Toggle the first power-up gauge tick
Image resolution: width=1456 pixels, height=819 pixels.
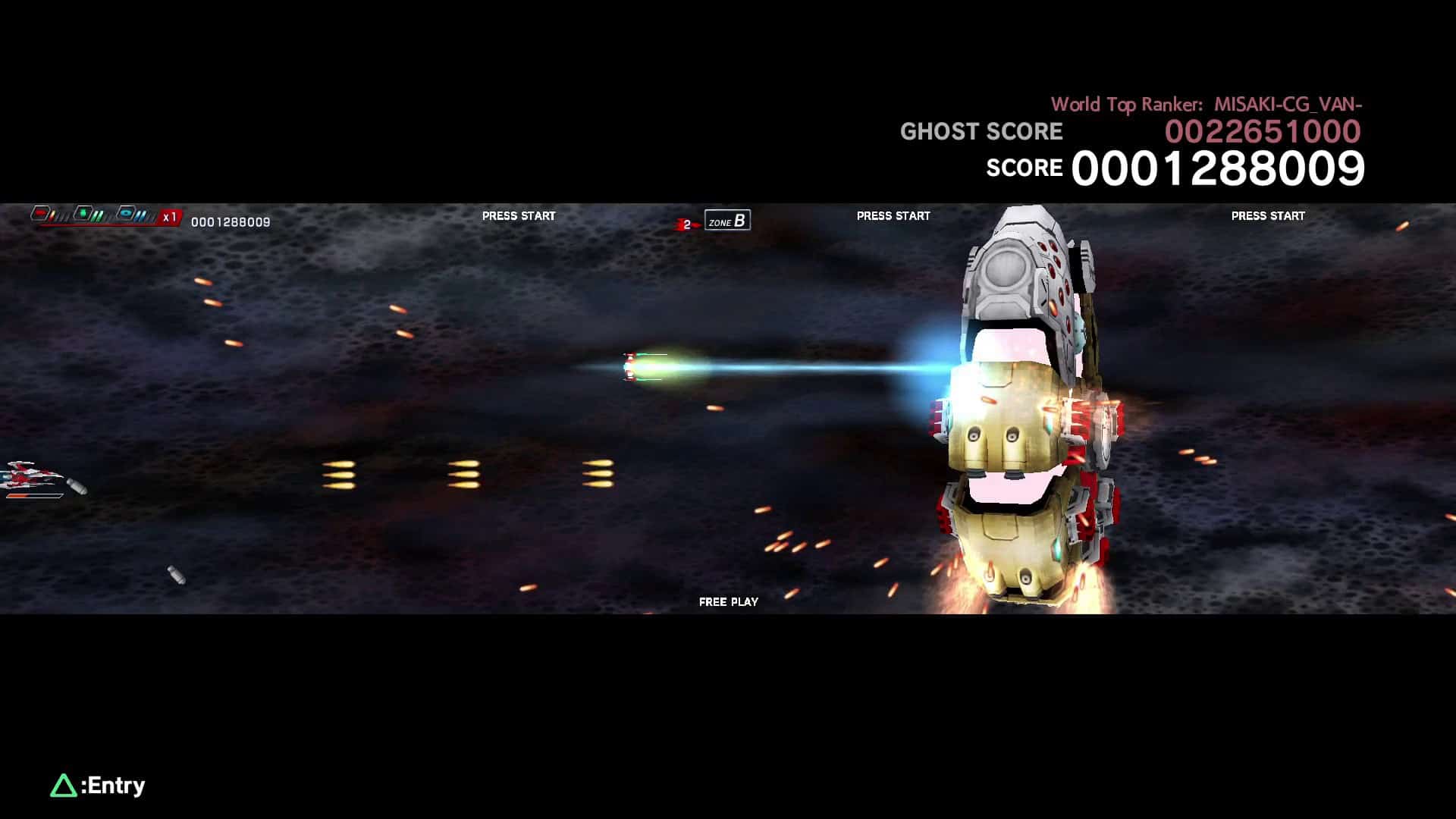coord(52,215)
